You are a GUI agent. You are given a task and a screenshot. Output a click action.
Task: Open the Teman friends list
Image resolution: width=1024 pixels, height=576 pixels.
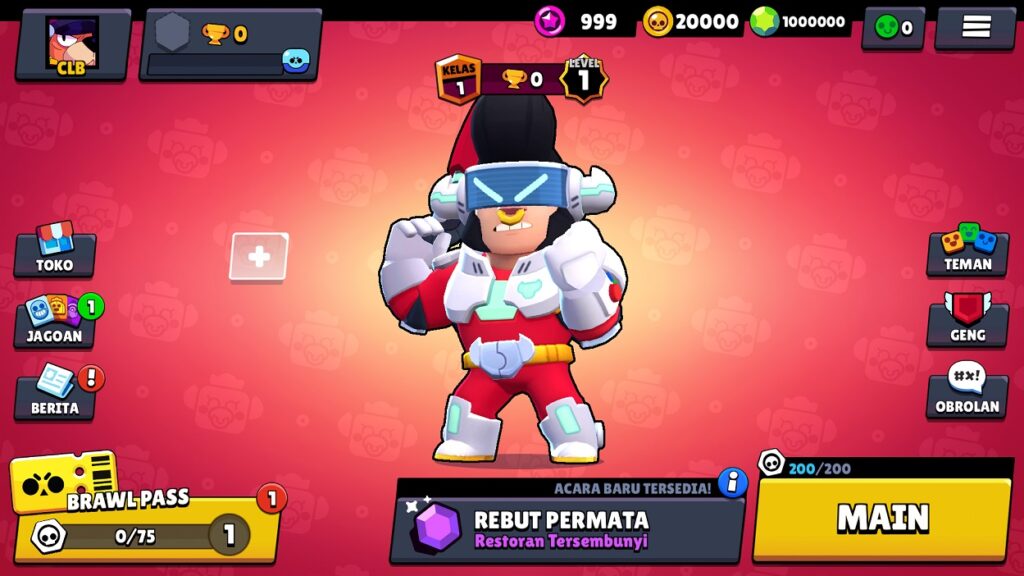tap(967, 252)
